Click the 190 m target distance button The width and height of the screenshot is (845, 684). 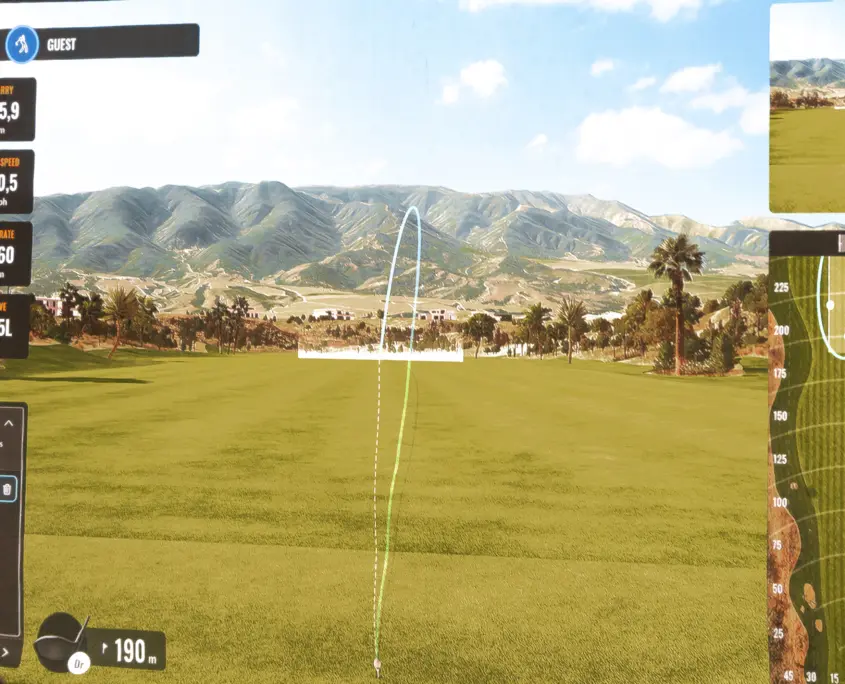coord(130,651)
